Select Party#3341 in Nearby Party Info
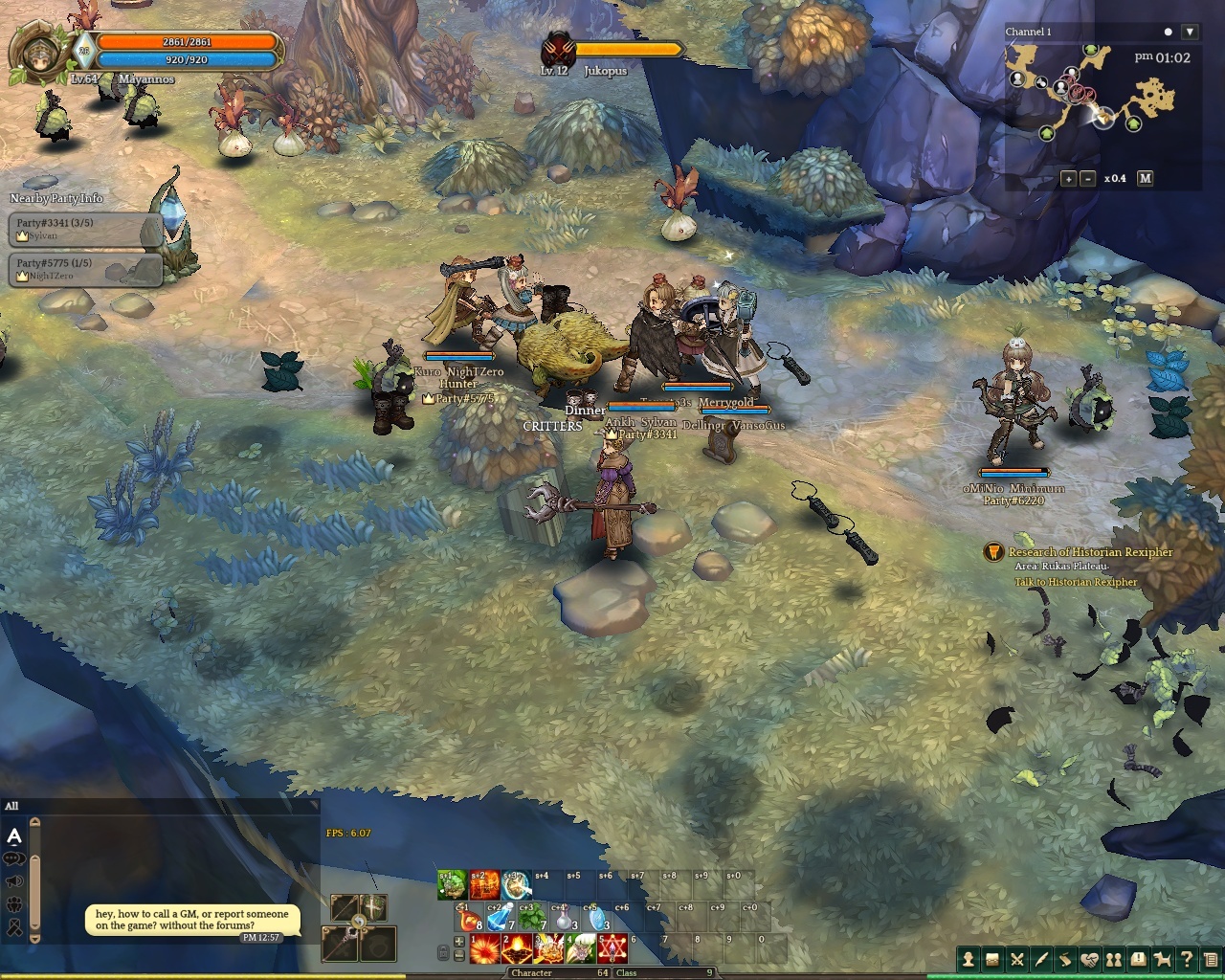The width and height of the screenshot is (1225, 980). click(86, 230)
